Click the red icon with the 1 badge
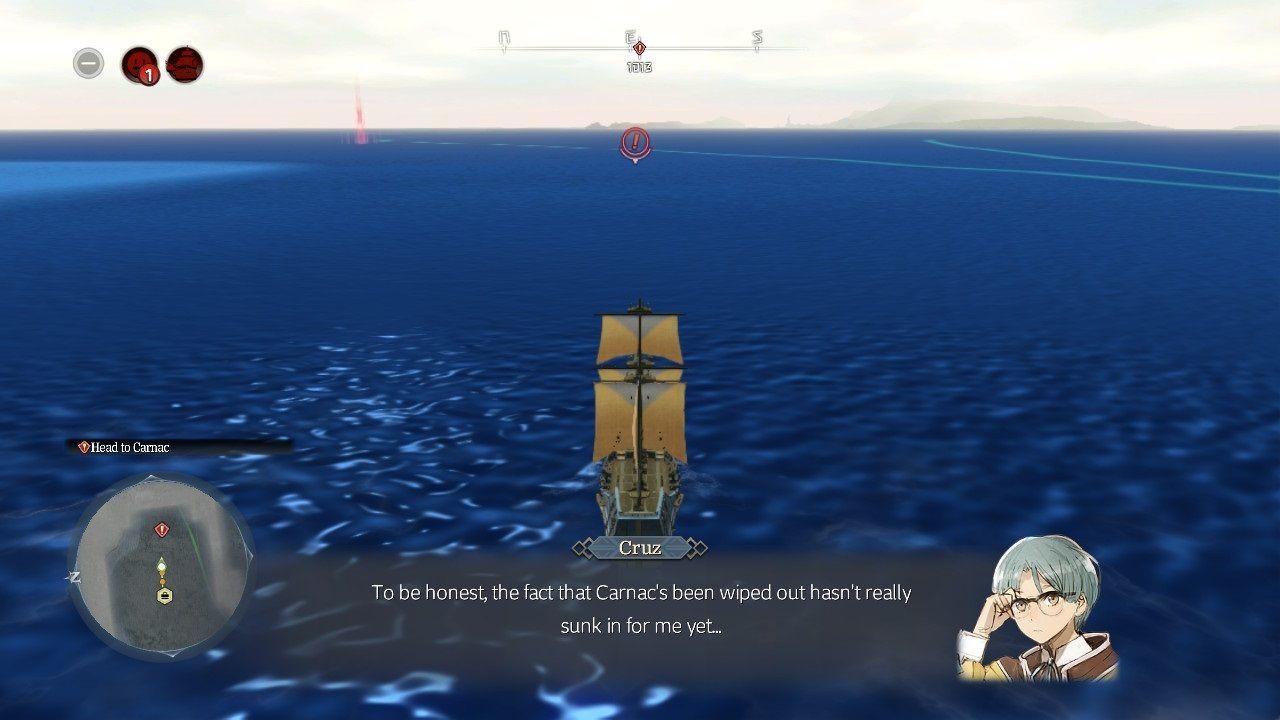 pos(140,65)
